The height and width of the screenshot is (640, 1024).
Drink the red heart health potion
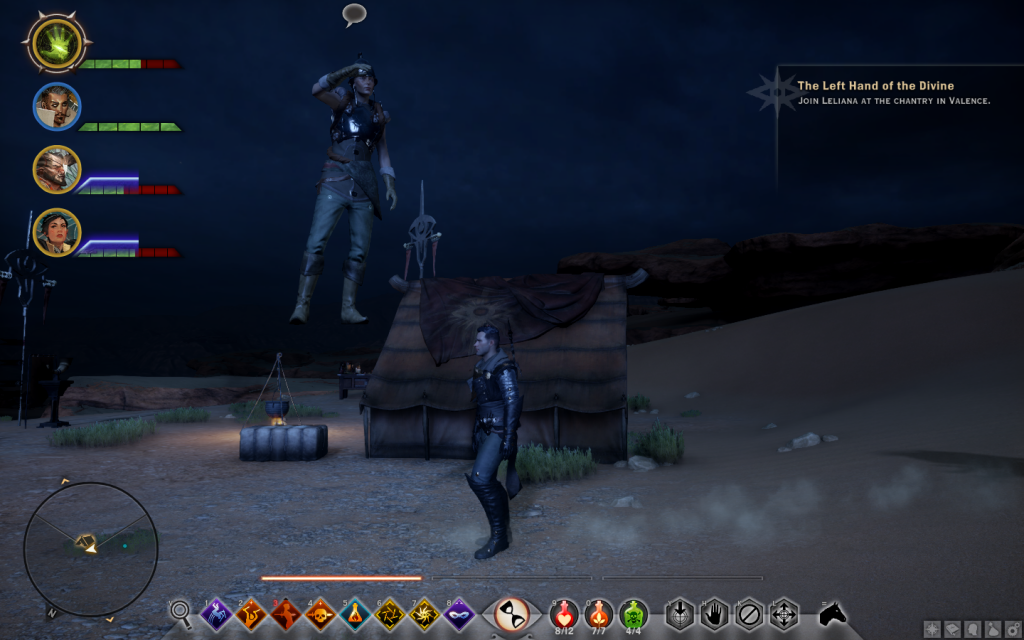pos(564,612)
